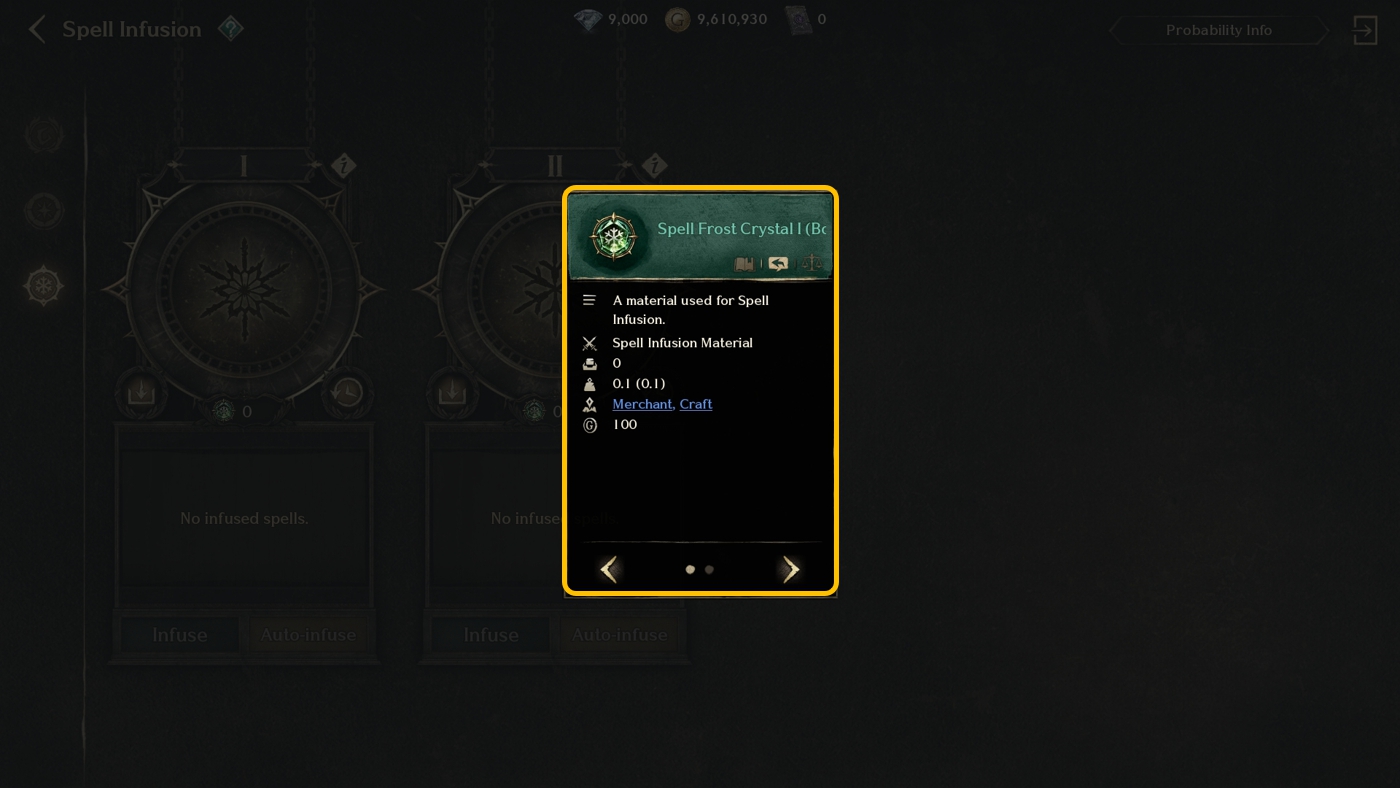Click Auto-infuse under slot I
1400x788 pixels.
click(308, 635)
